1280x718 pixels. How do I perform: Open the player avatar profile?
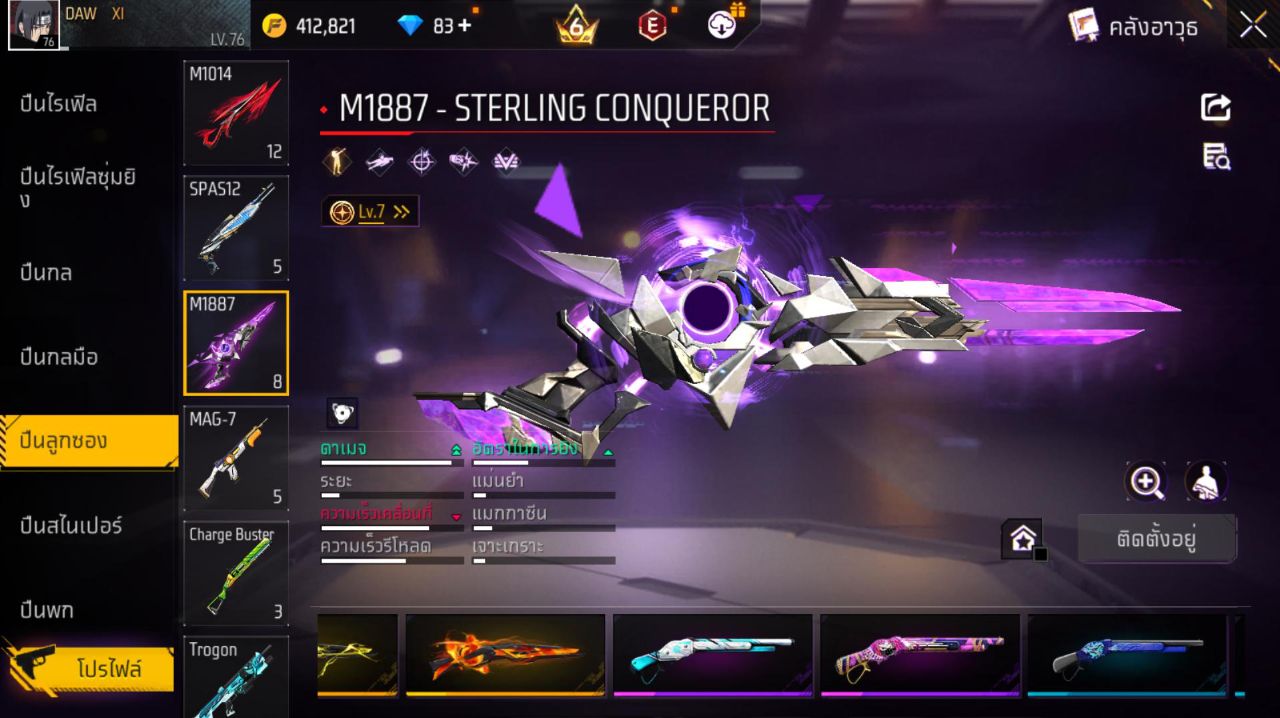[34, 26]
